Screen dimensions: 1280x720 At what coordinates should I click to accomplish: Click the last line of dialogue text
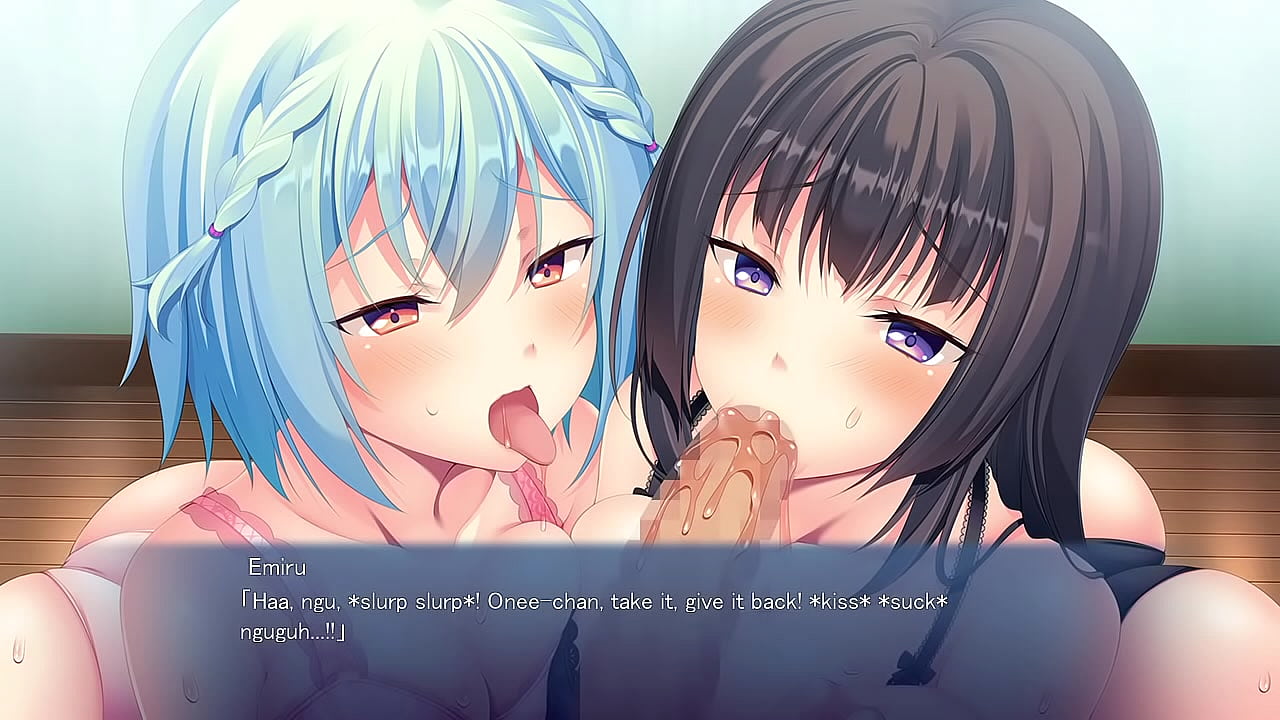point(295,634)
